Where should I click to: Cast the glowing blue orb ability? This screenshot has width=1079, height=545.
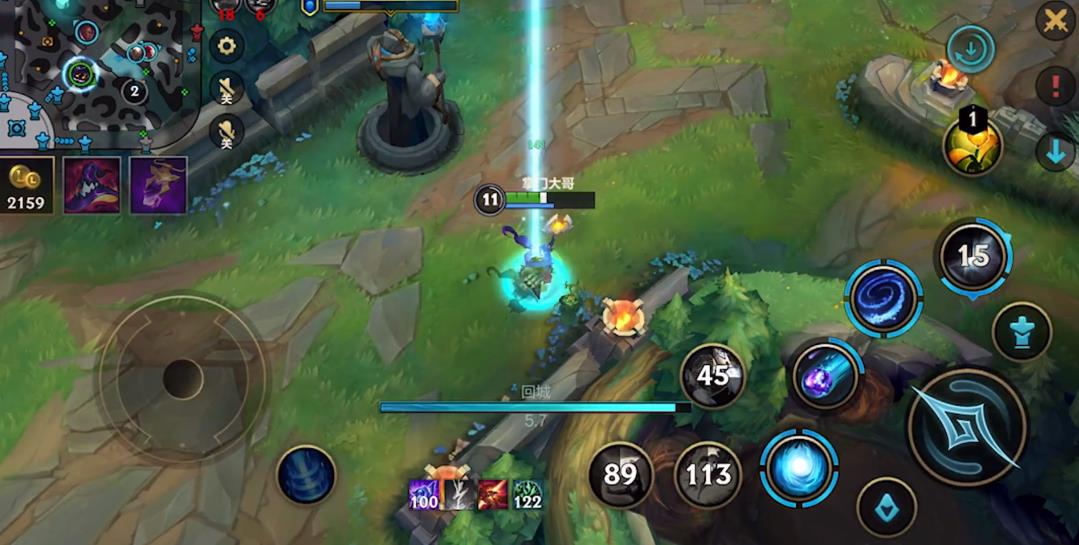coord(799,468)
